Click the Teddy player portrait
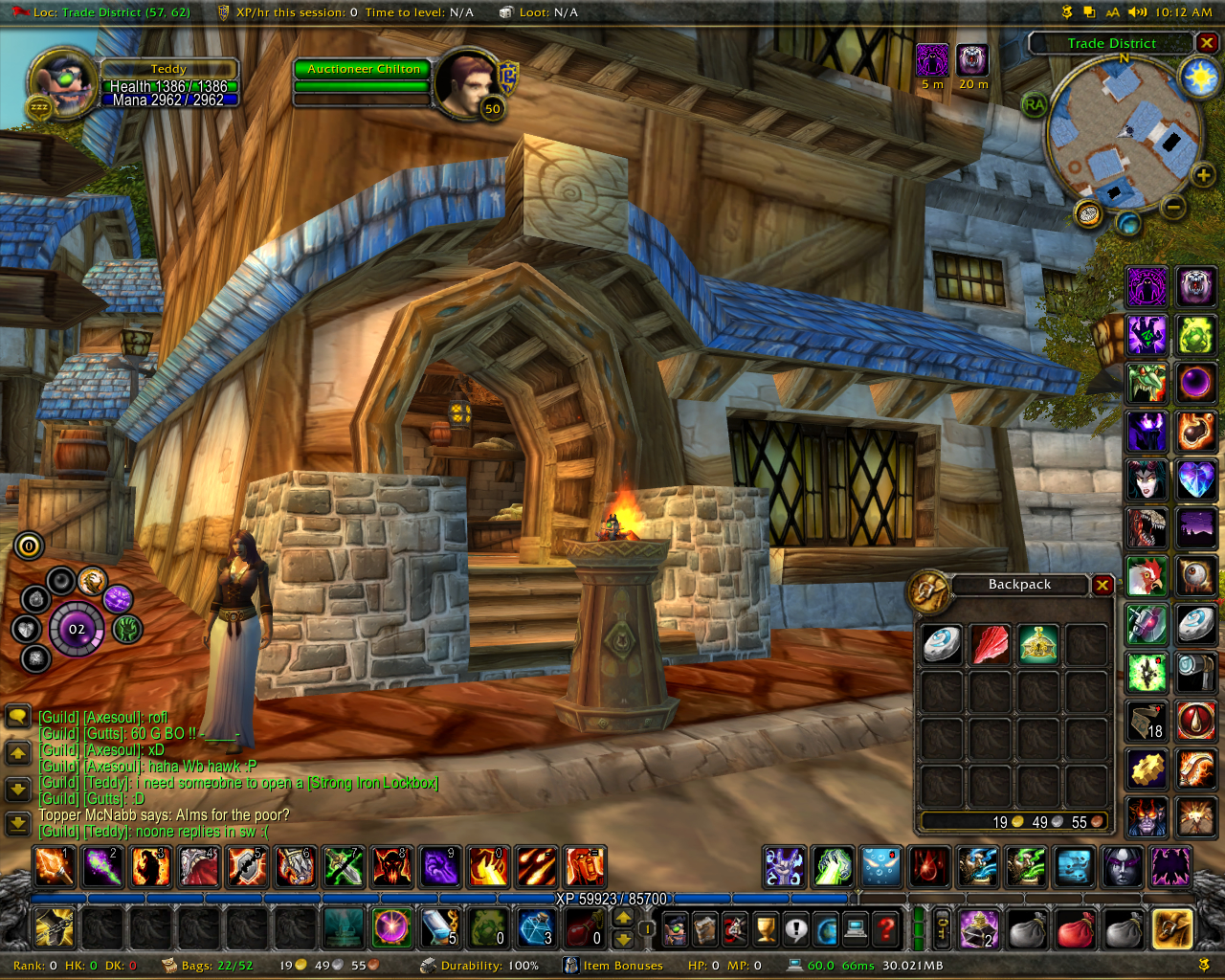1225x980 pixels. (x=63, y=81)
